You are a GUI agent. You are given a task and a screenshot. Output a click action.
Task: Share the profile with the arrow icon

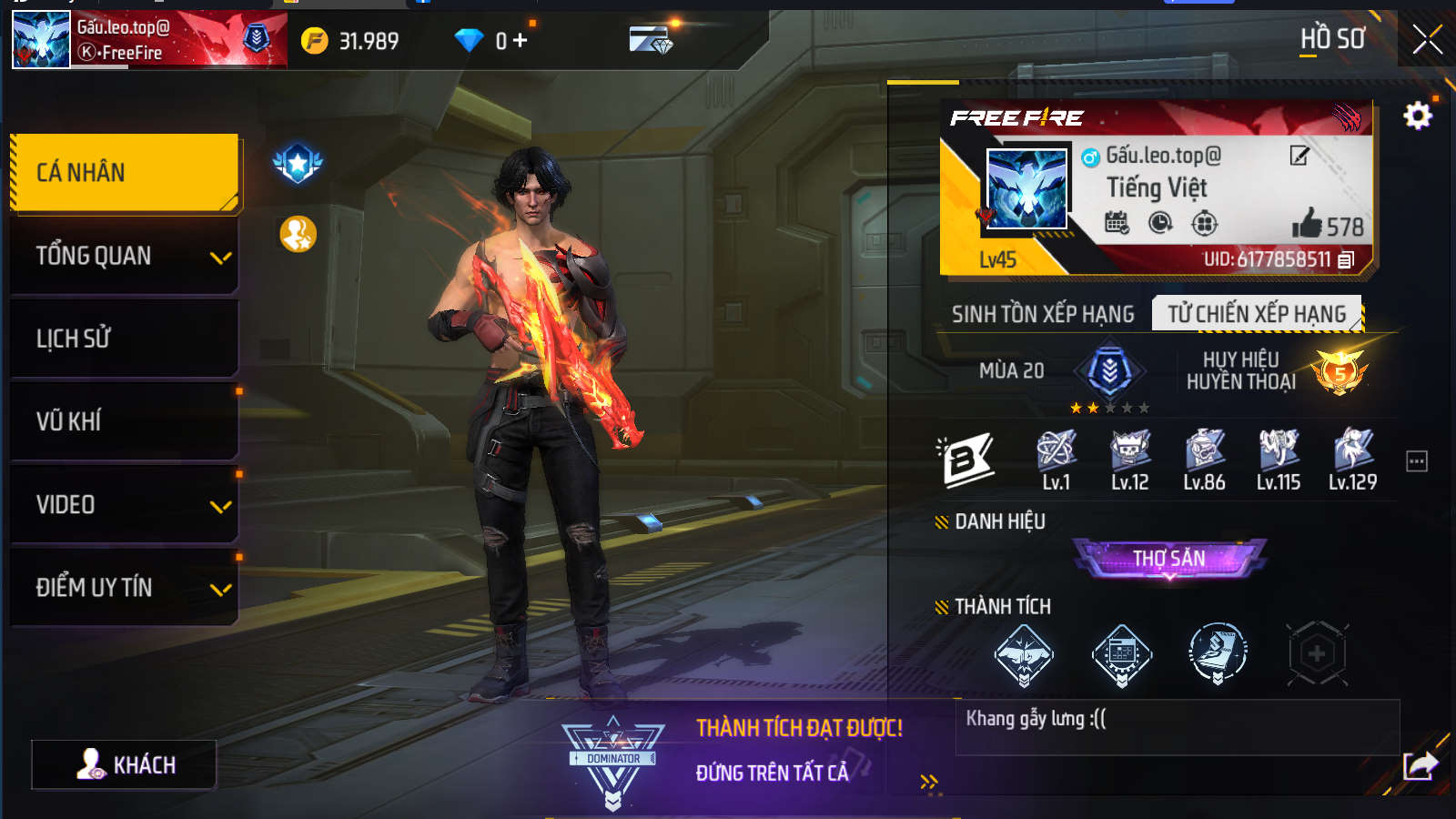1420,765
